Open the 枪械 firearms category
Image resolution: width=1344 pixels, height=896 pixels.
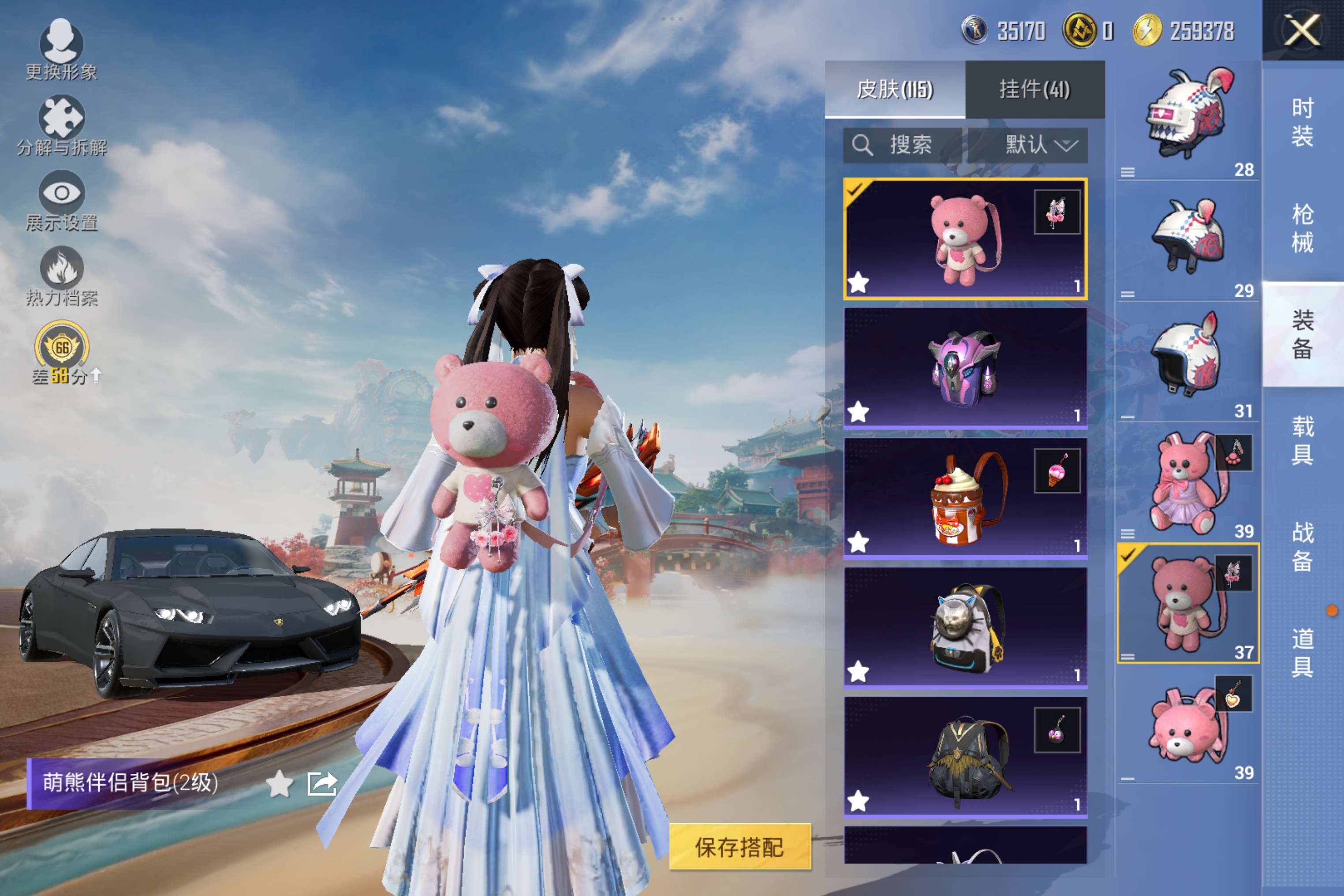point(1302,228)
